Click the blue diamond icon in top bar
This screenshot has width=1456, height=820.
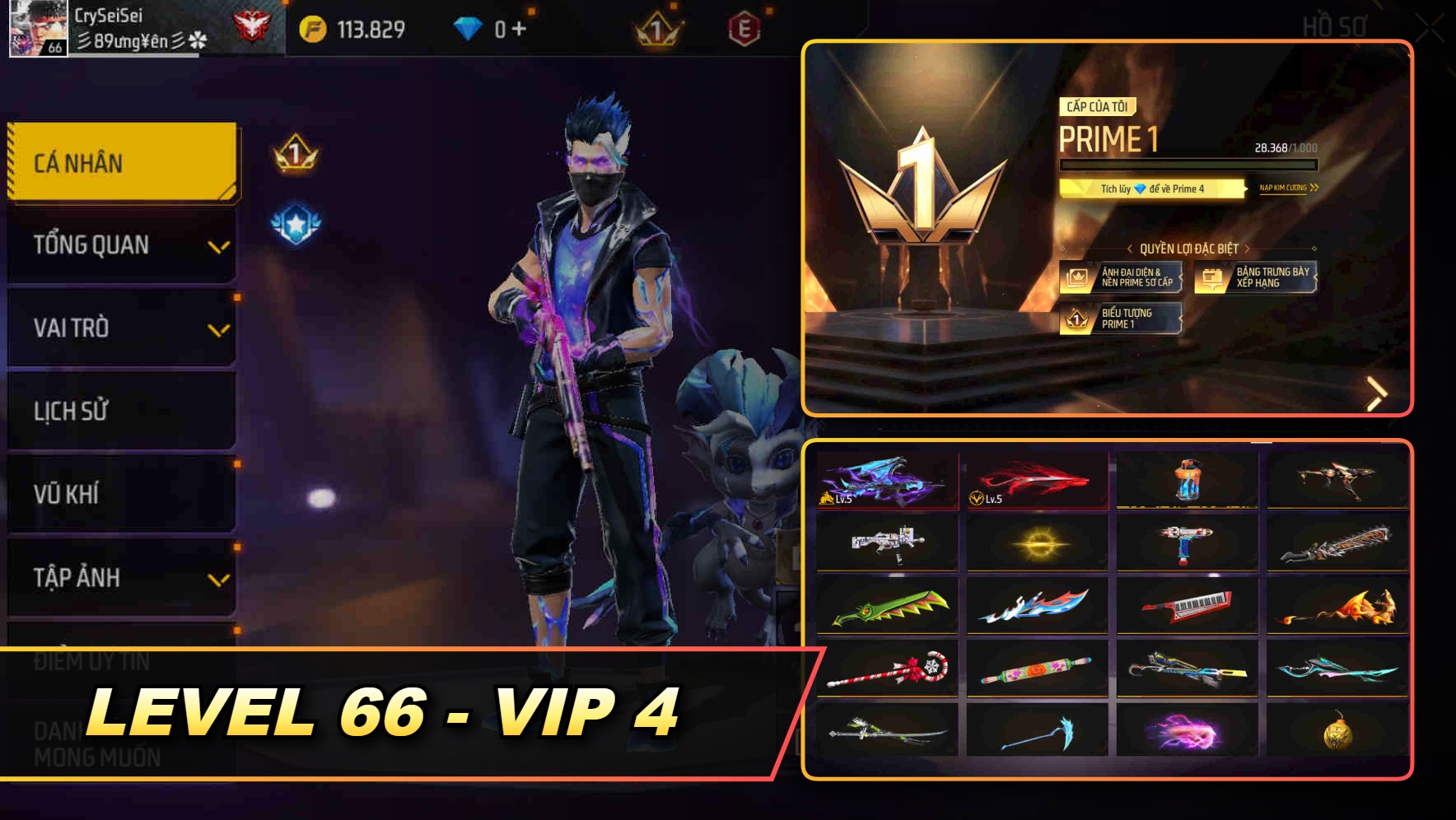click(468, 26)
